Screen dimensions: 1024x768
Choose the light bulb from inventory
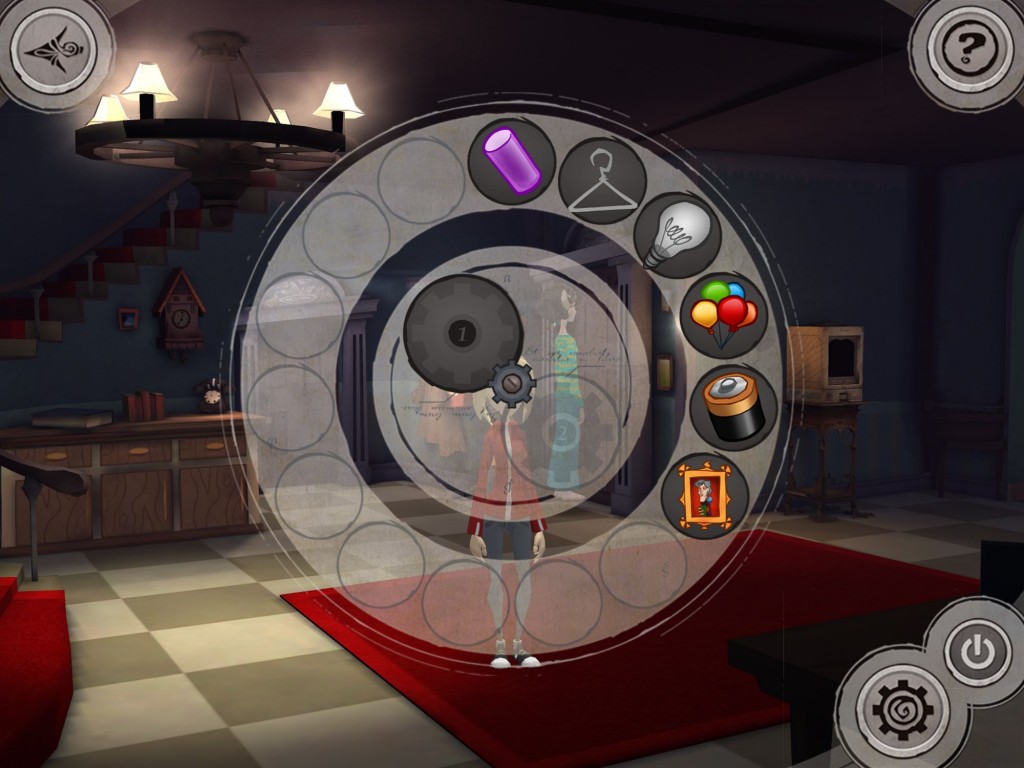pos(677,235)
